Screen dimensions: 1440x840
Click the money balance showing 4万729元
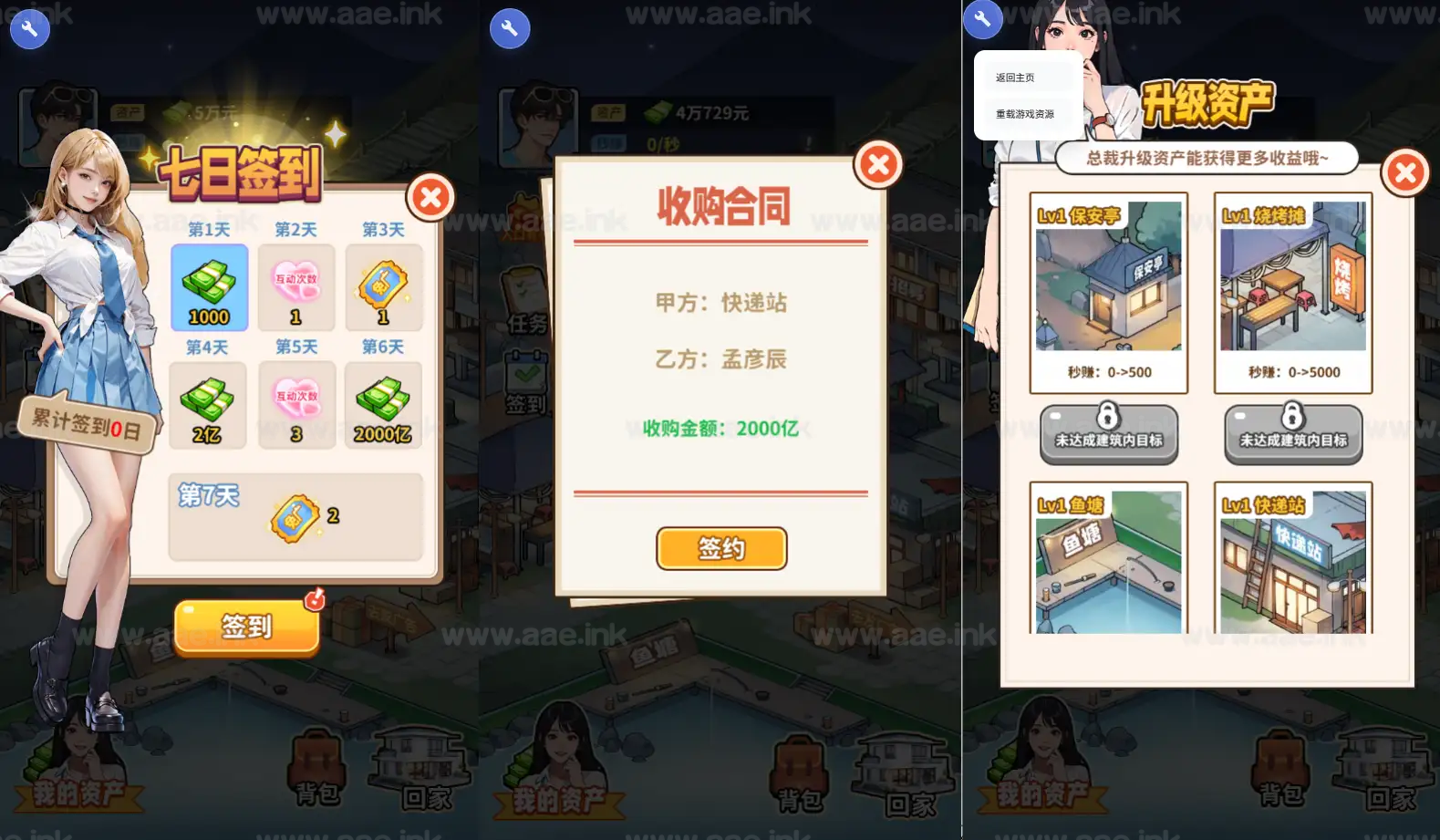[x=698, y=112]
